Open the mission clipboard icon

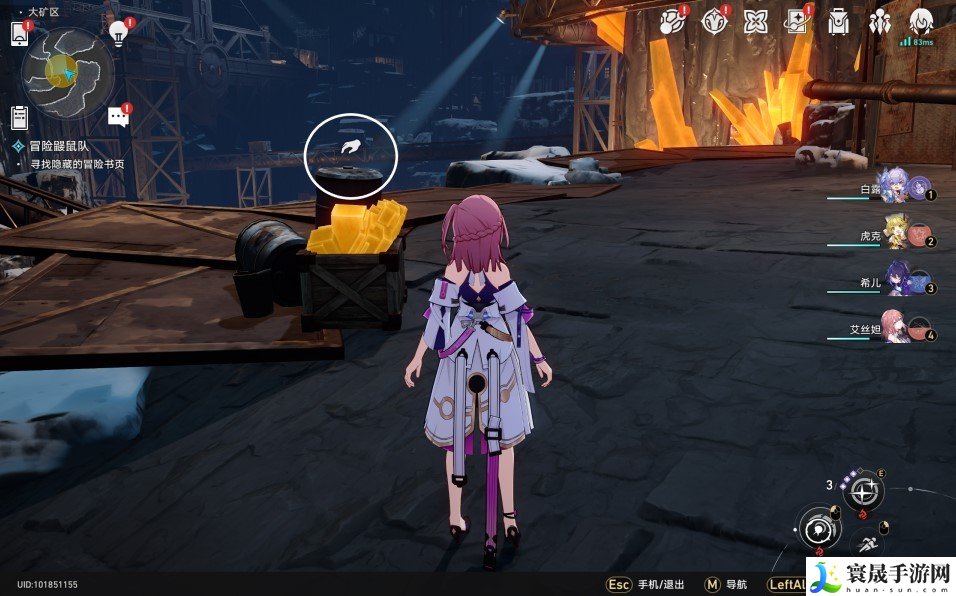(x=19, y=118)
